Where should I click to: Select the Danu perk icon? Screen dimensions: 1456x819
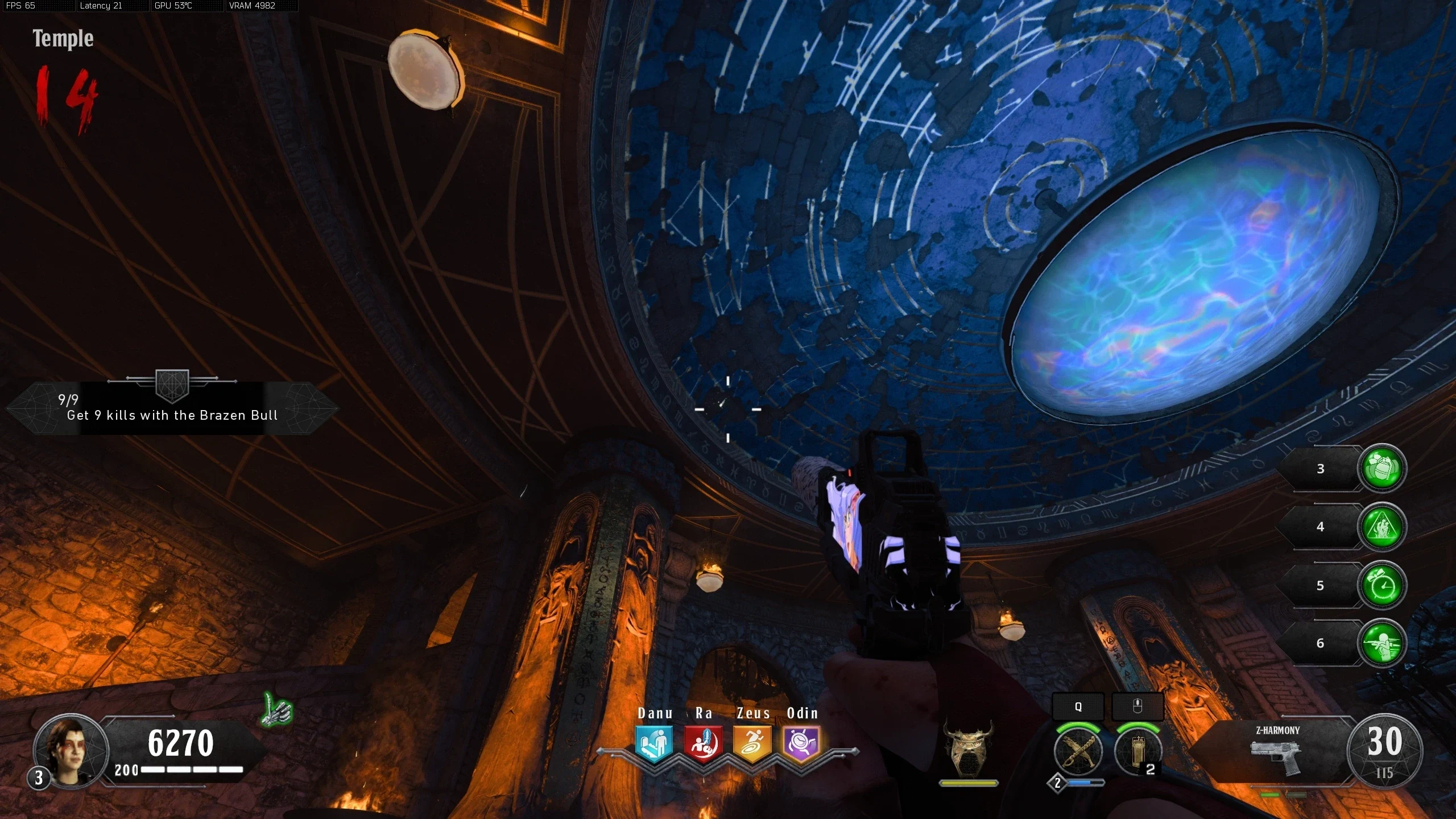(x=654, y=743)
